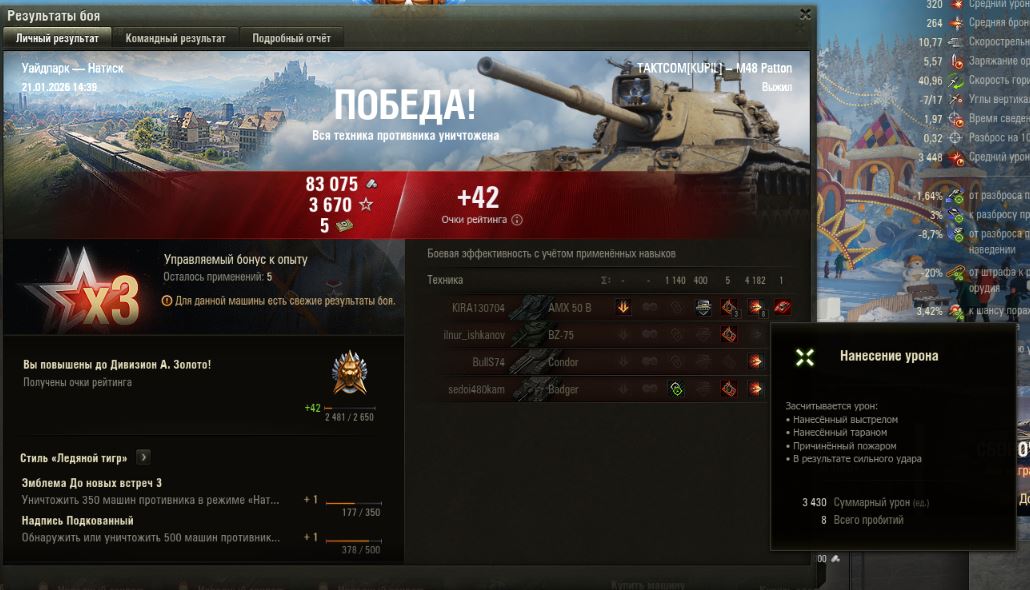Screen dimensions: 1030x590
Task: Show the Дивизион A Золото rank emblem
Action: point(350,373)
